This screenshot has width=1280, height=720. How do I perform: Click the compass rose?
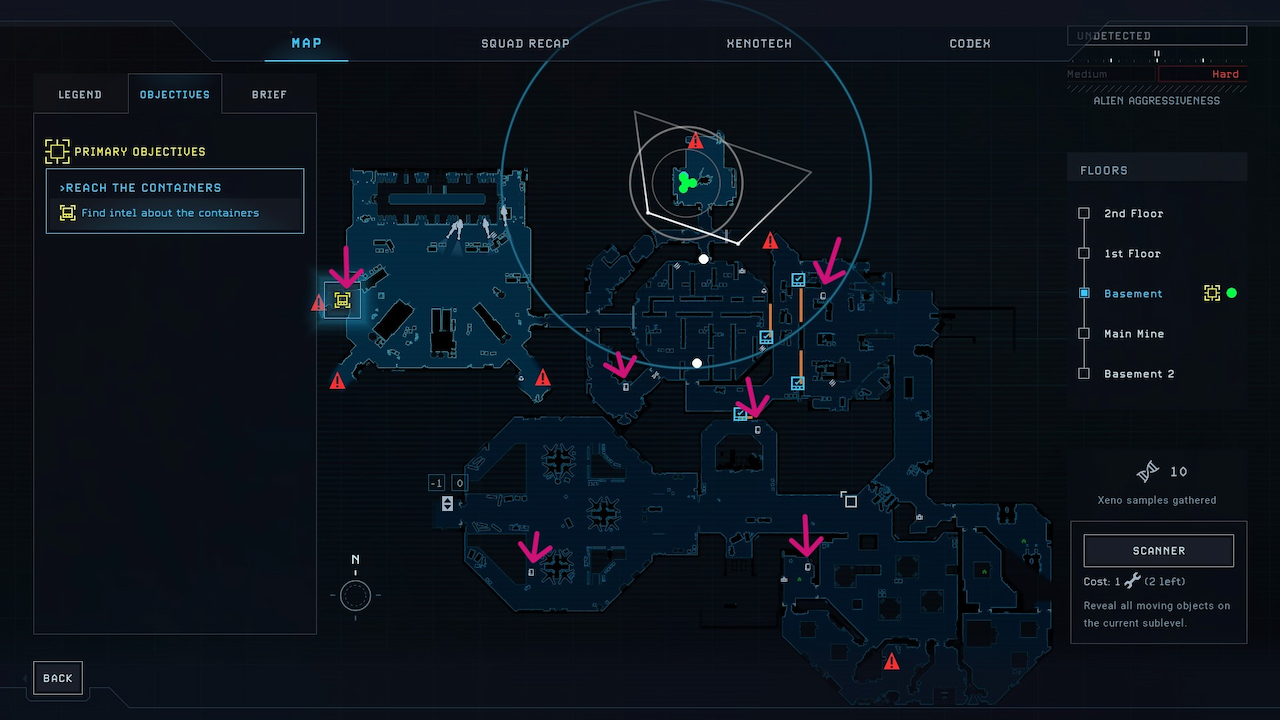pyautogui.click(x=355, y=596)
